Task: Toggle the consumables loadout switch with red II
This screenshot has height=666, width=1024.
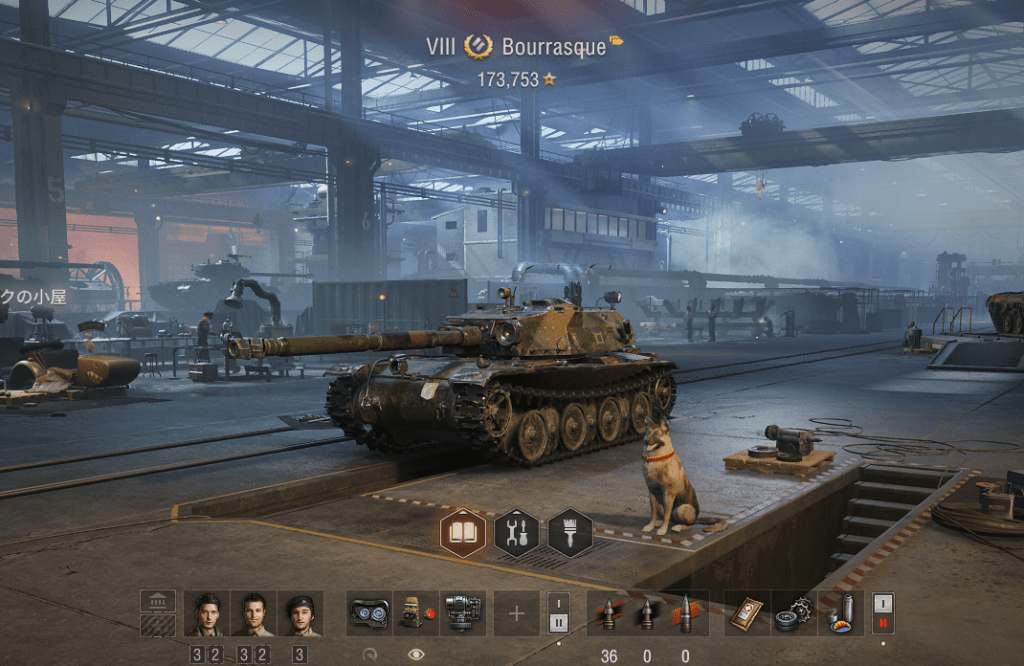Action: (883, 613)
